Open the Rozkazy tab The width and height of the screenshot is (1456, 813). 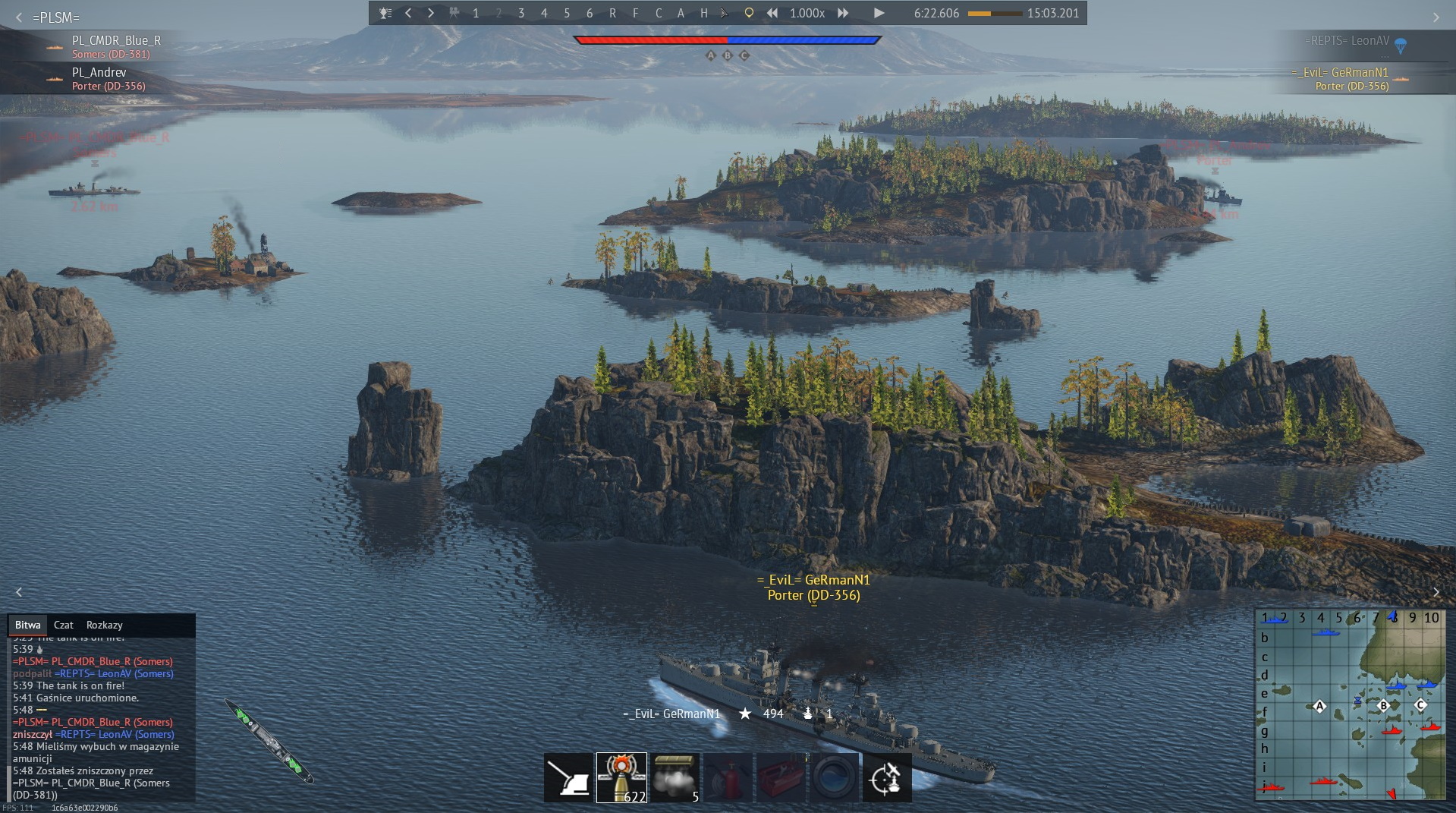[105, 625]
